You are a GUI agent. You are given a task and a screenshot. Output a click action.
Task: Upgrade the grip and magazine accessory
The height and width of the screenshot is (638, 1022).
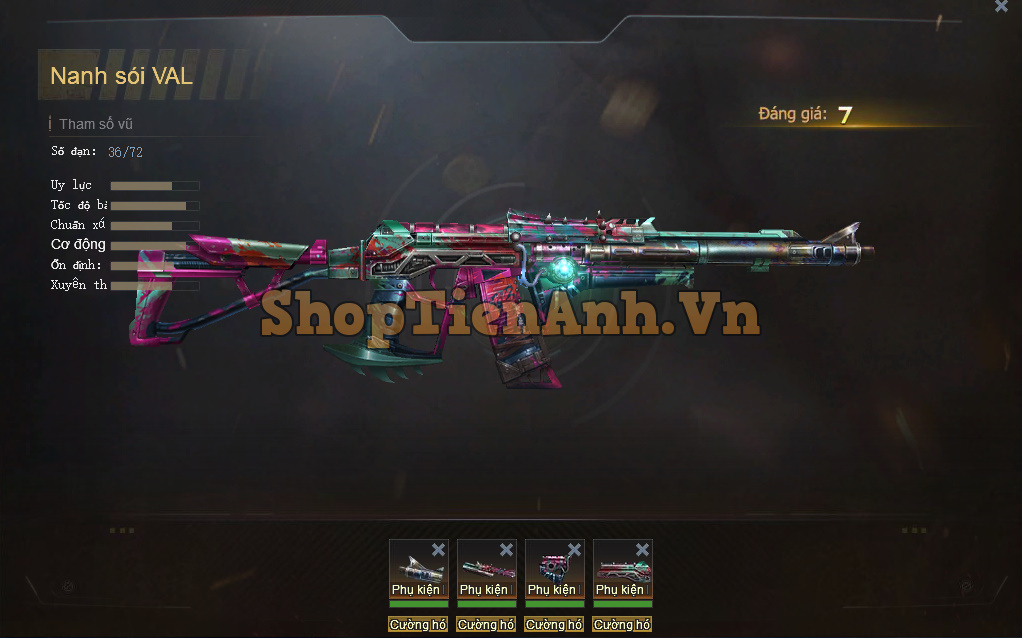554,625
